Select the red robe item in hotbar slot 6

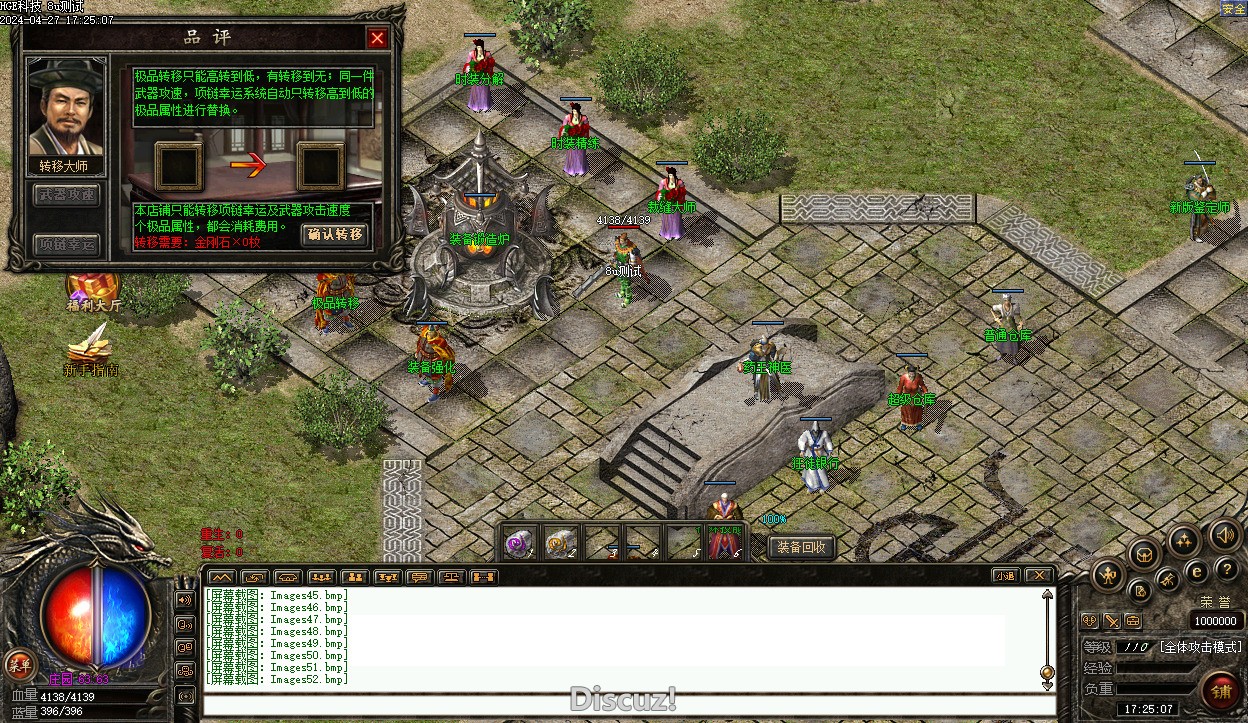tap(725, 543)
